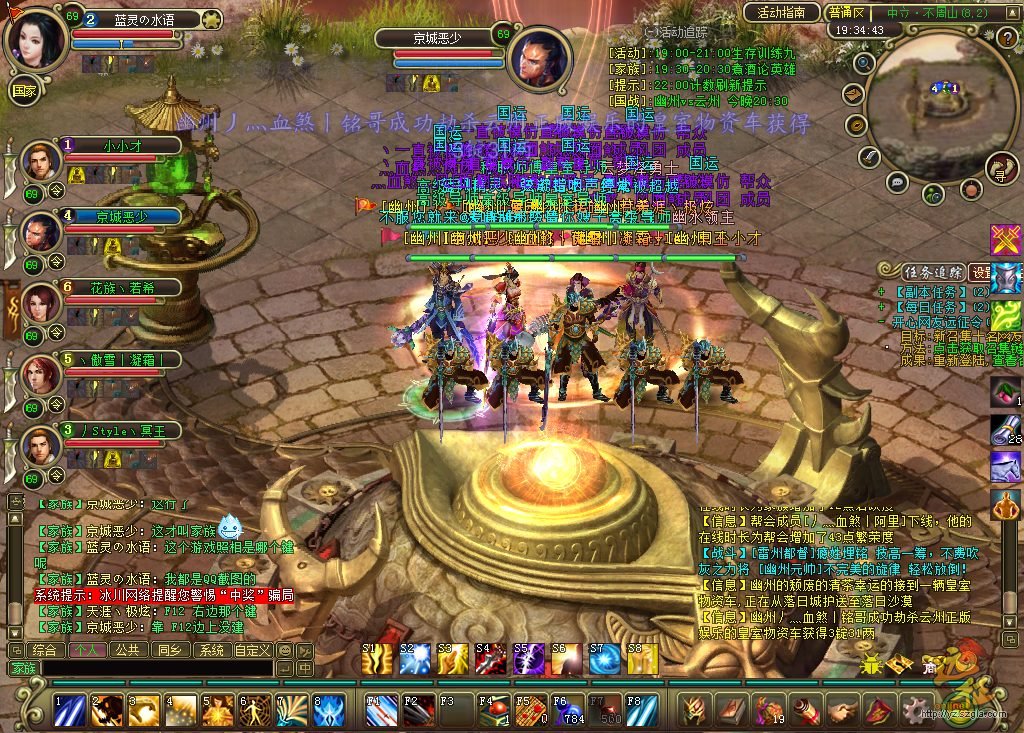Open the 自定义 chat tab
The width and height of the screenshot is (1024, 733).
click(x=253, y=649)
